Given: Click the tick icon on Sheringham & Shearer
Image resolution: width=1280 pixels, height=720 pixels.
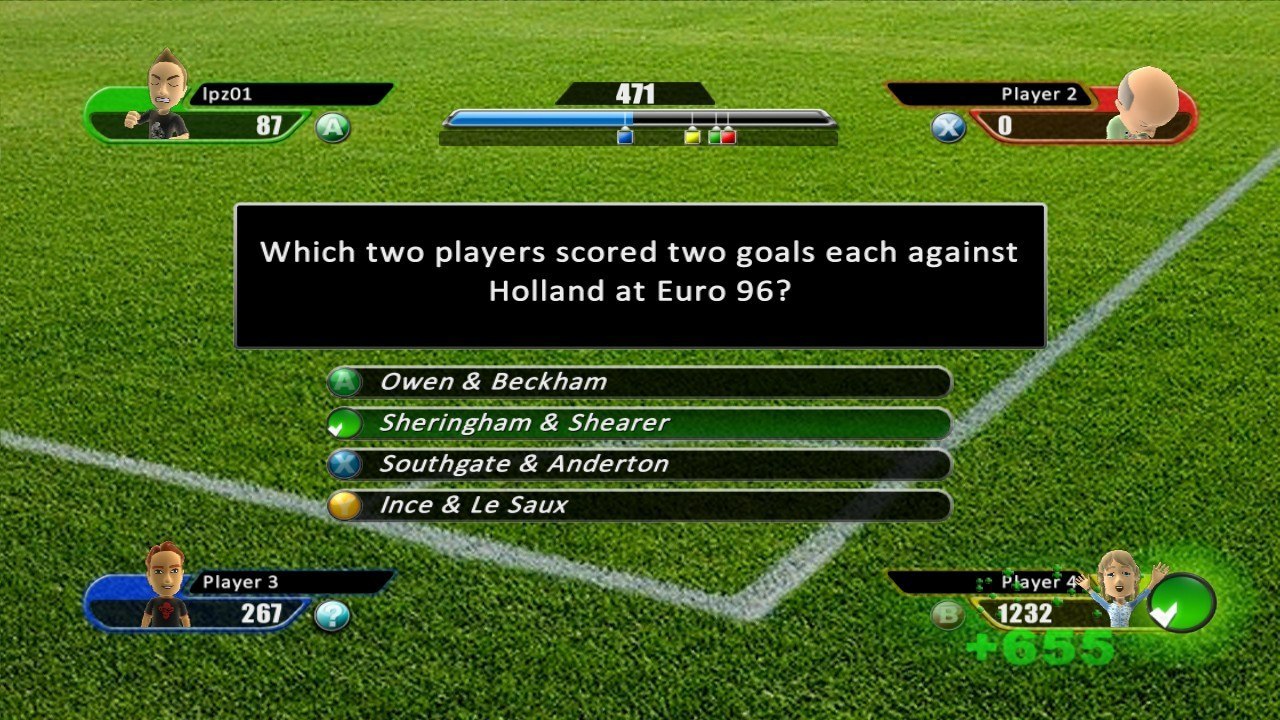Looking at the screenshot, I should point(344,422).
